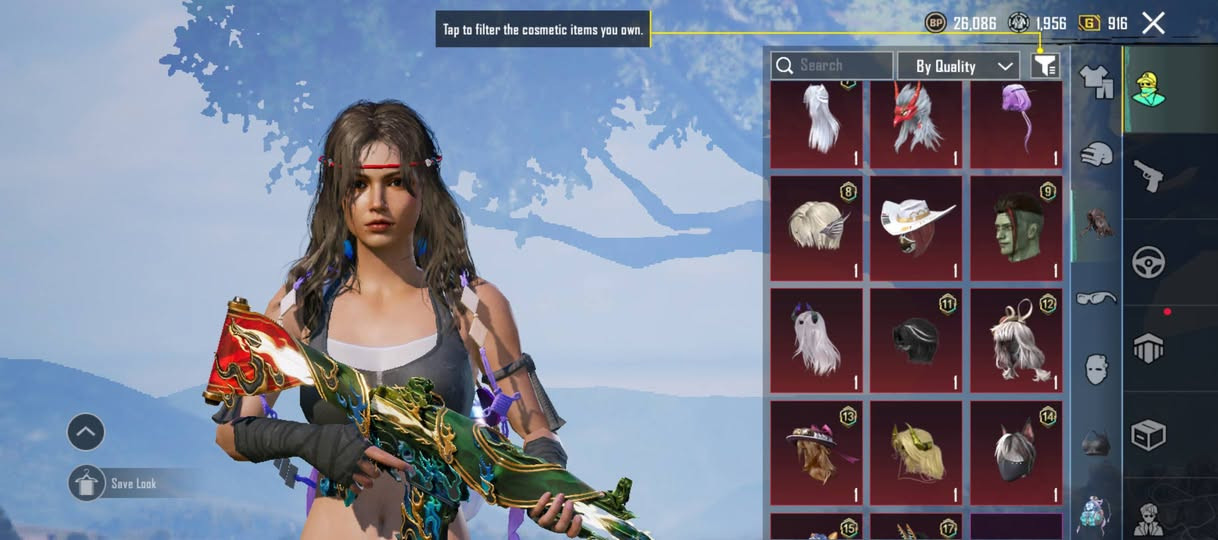Expand the up-arrow circle button
The height and width of the screenshot is (540, 1218).
coord(86,432)
